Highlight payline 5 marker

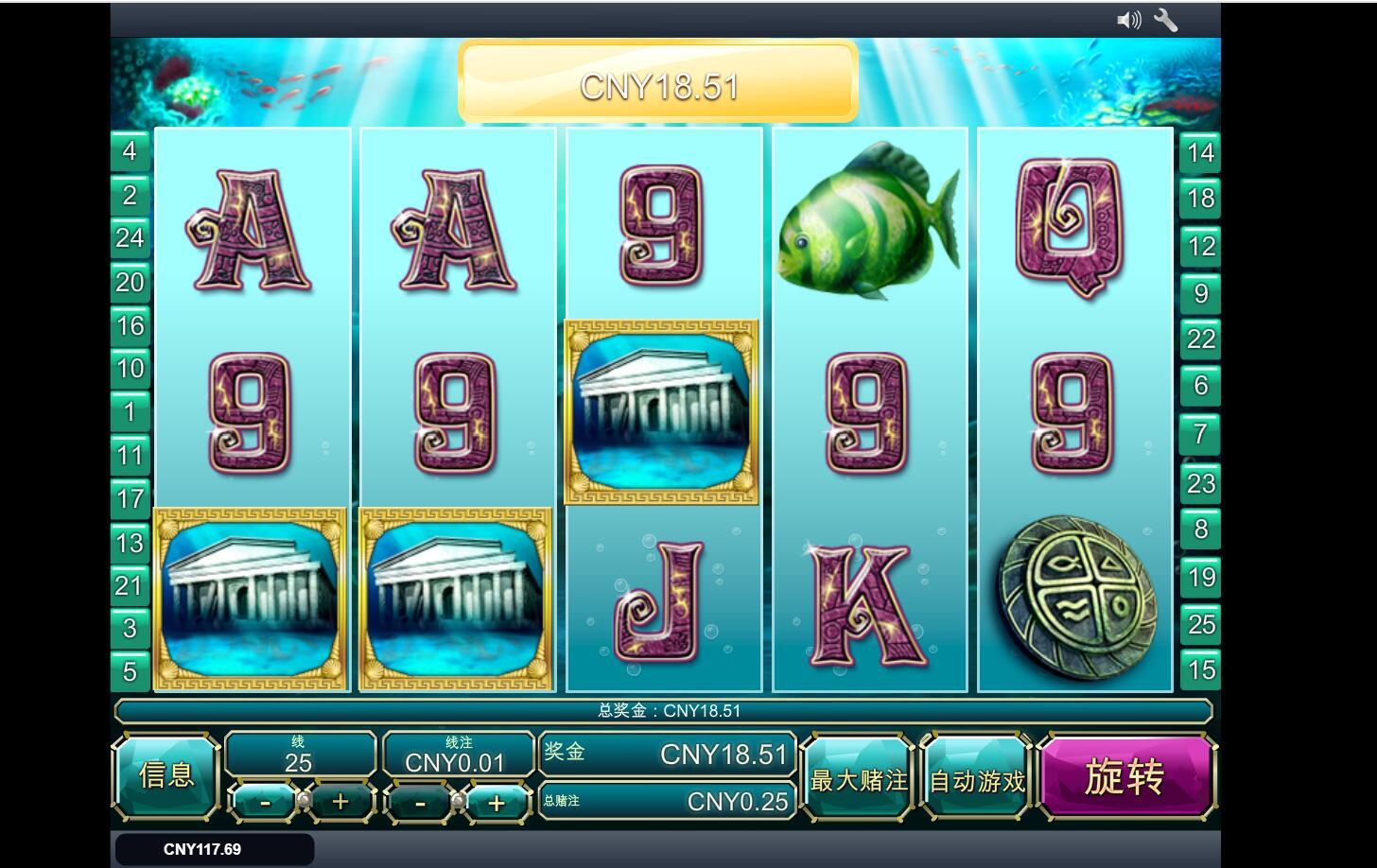tap(130, 672)
